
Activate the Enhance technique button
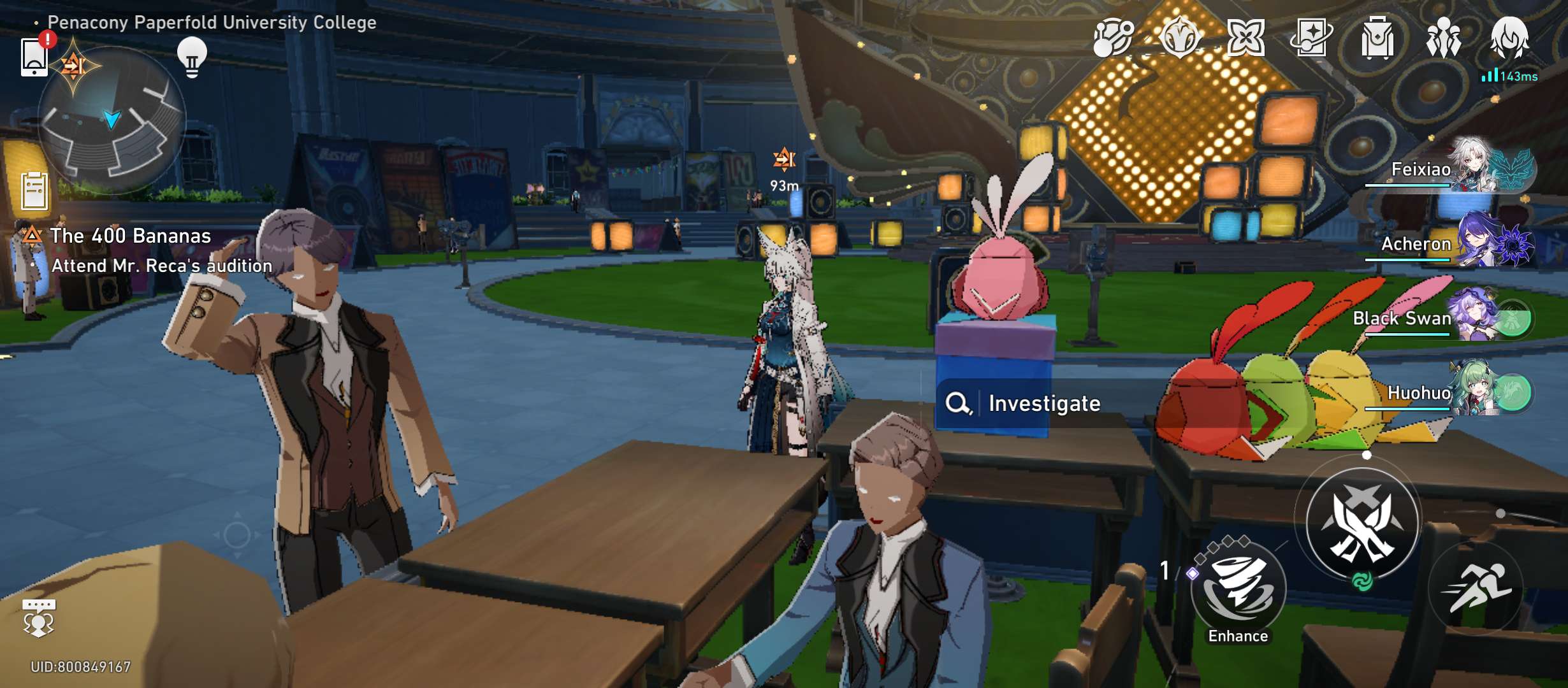click(1238, 589)
